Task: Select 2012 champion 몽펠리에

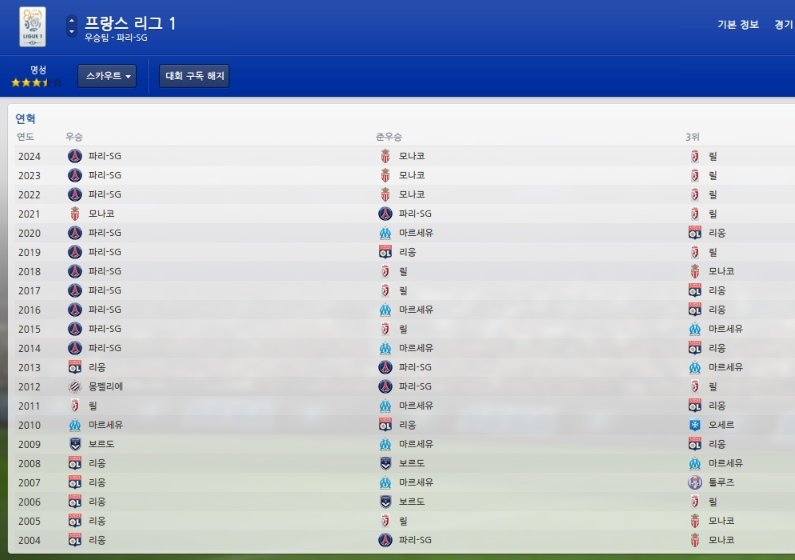Action: click(105, 387)
